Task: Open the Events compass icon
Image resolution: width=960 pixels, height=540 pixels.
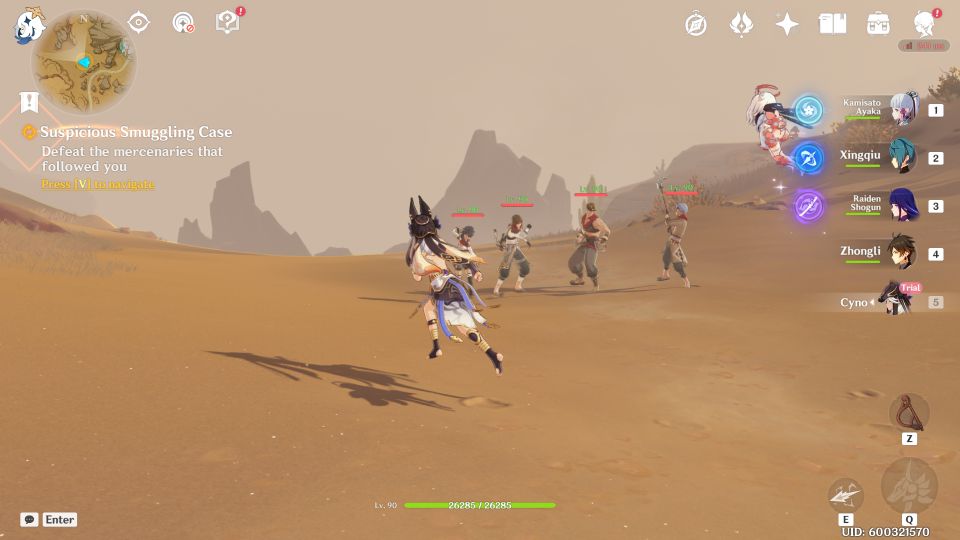Action: tap(696, 24)
